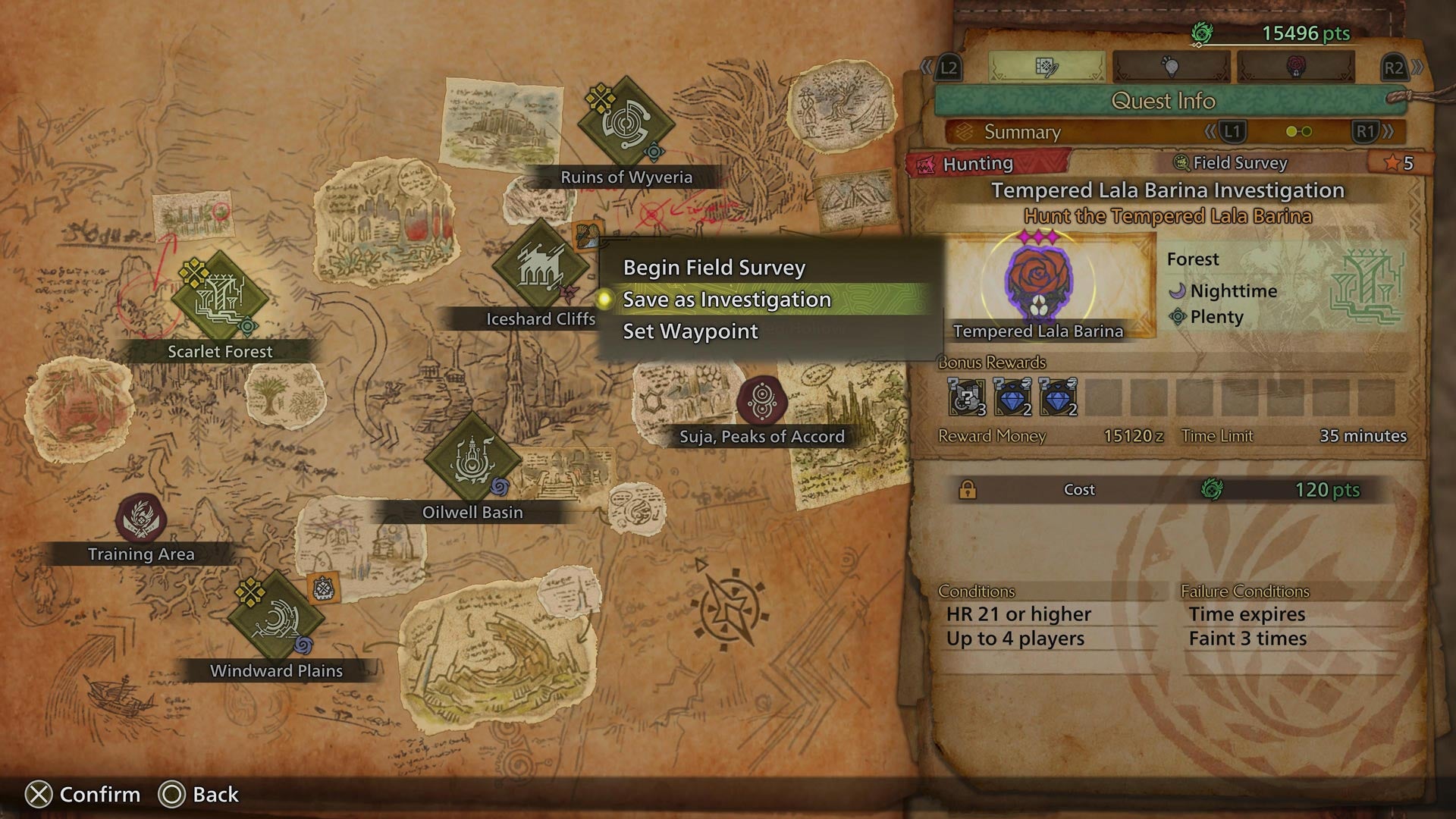Select Save as Investigation option

click(726, 300)
